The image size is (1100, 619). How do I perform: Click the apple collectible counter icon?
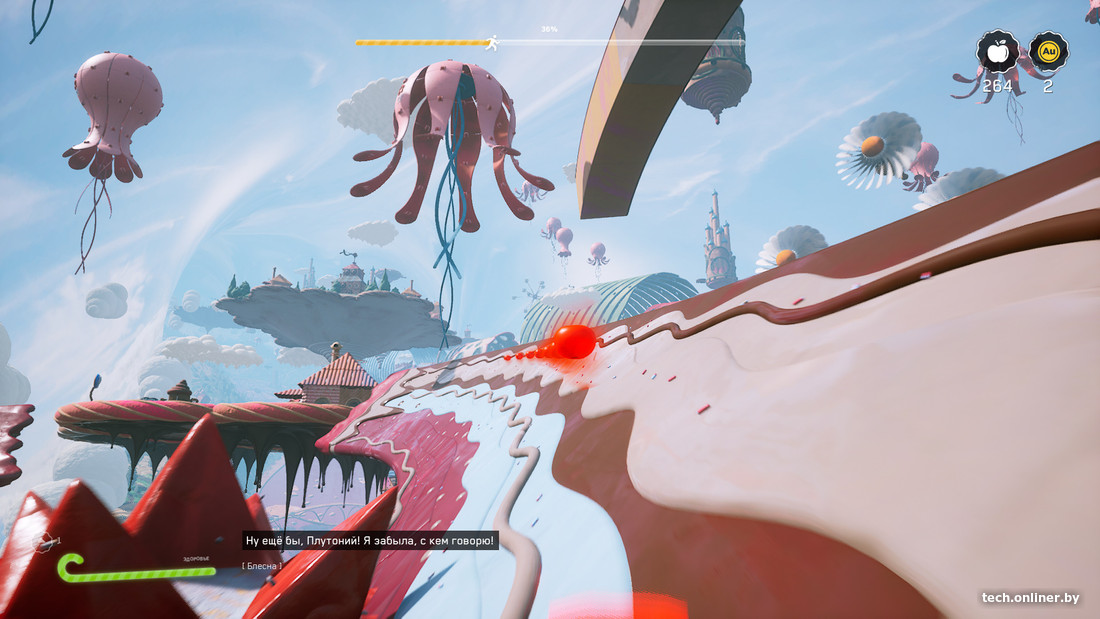coord(998,51)
